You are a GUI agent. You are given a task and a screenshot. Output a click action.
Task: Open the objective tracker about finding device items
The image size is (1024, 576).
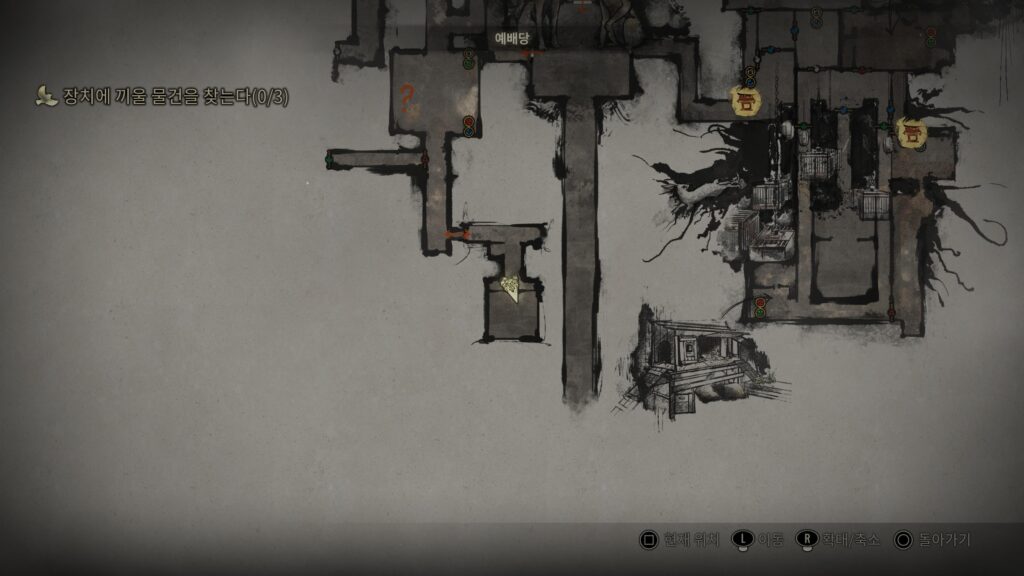coord(162,96)
